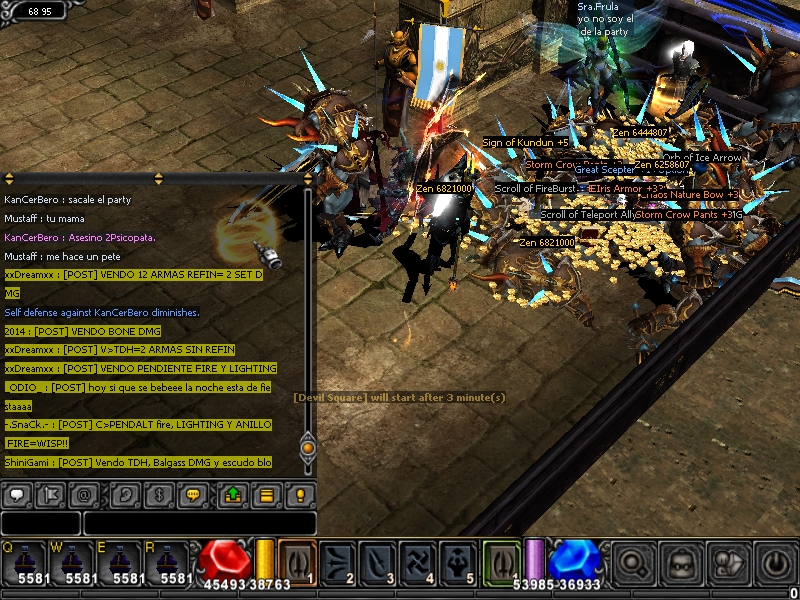Choose skill slot 5 with the figure icon

click(458, 561)
